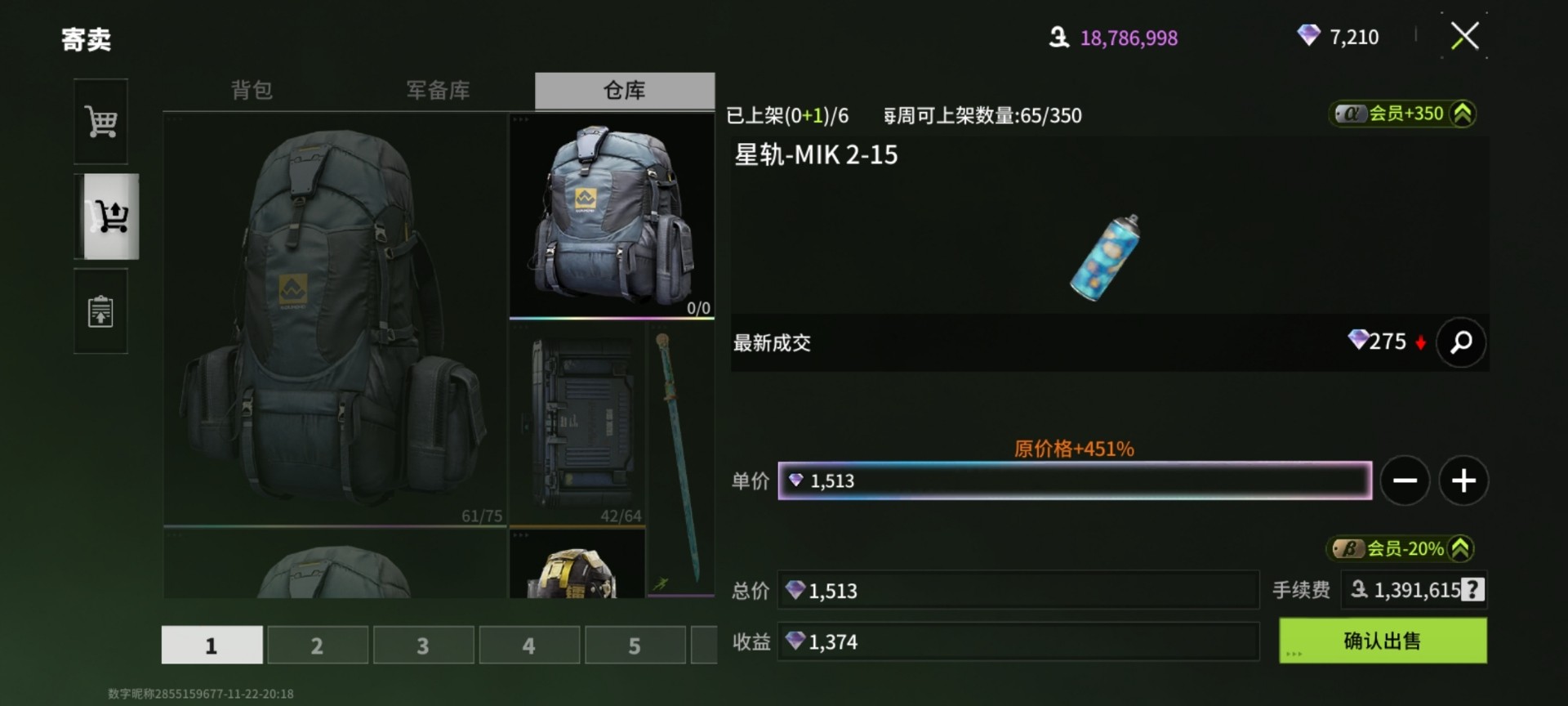This screenshot has width=1568, height=706.
Task: Click the minus button to lower unit price
Action: pos(1405,480)
